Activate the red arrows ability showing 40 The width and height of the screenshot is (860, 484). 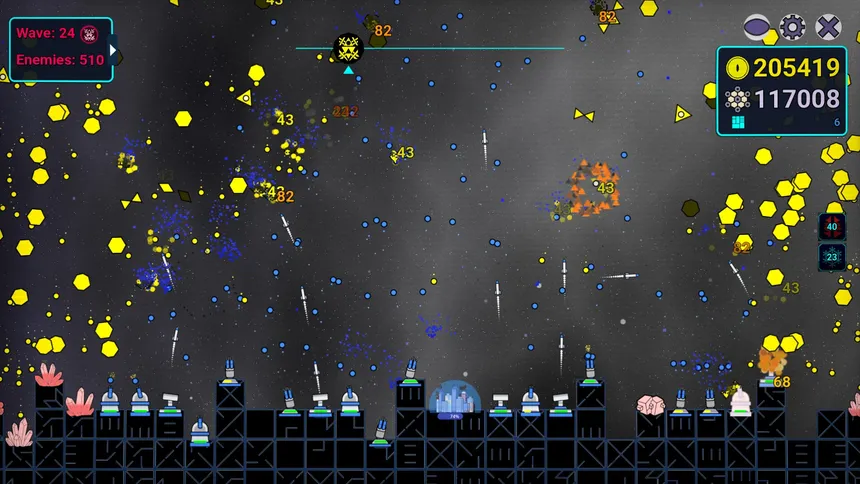[x=832, y=226]
